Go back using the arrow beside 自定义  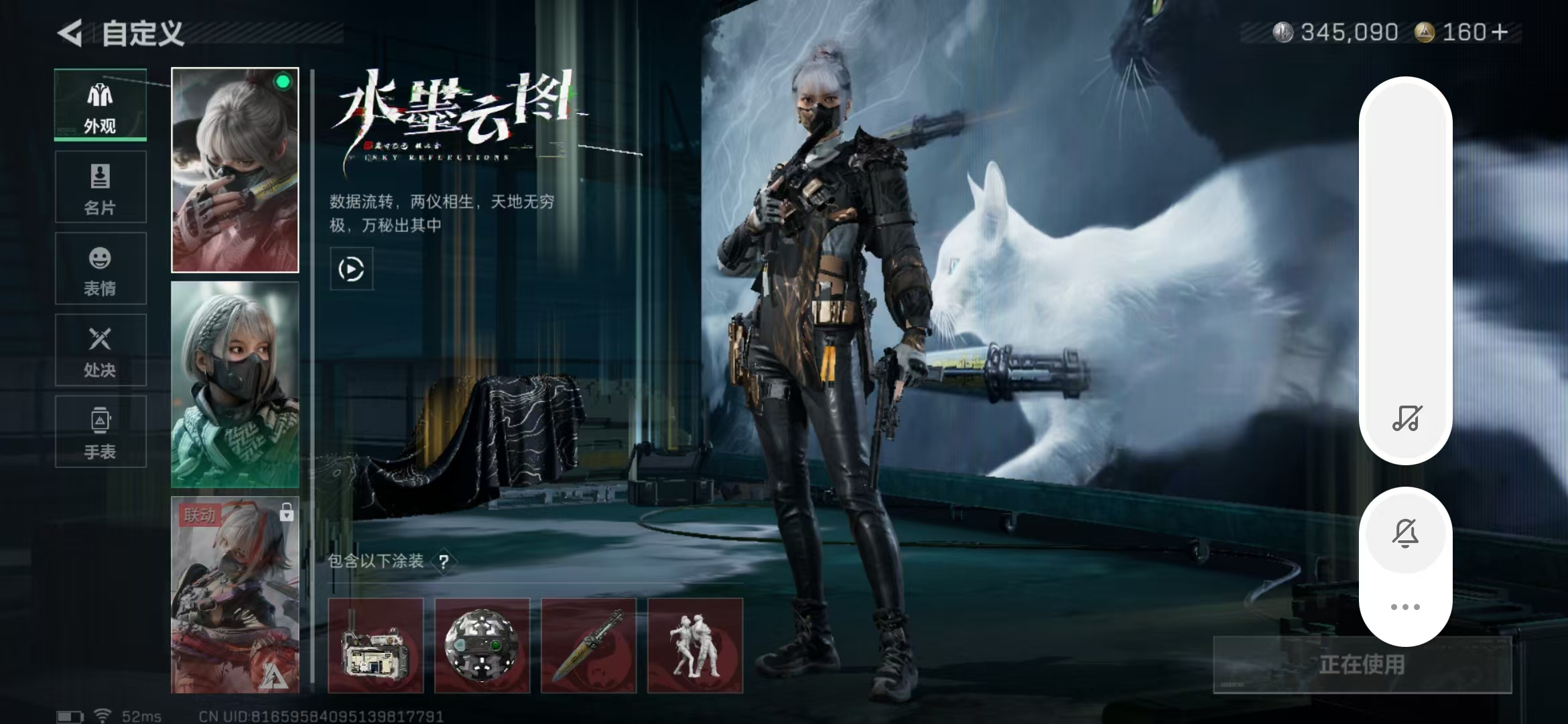pos(70,33)
